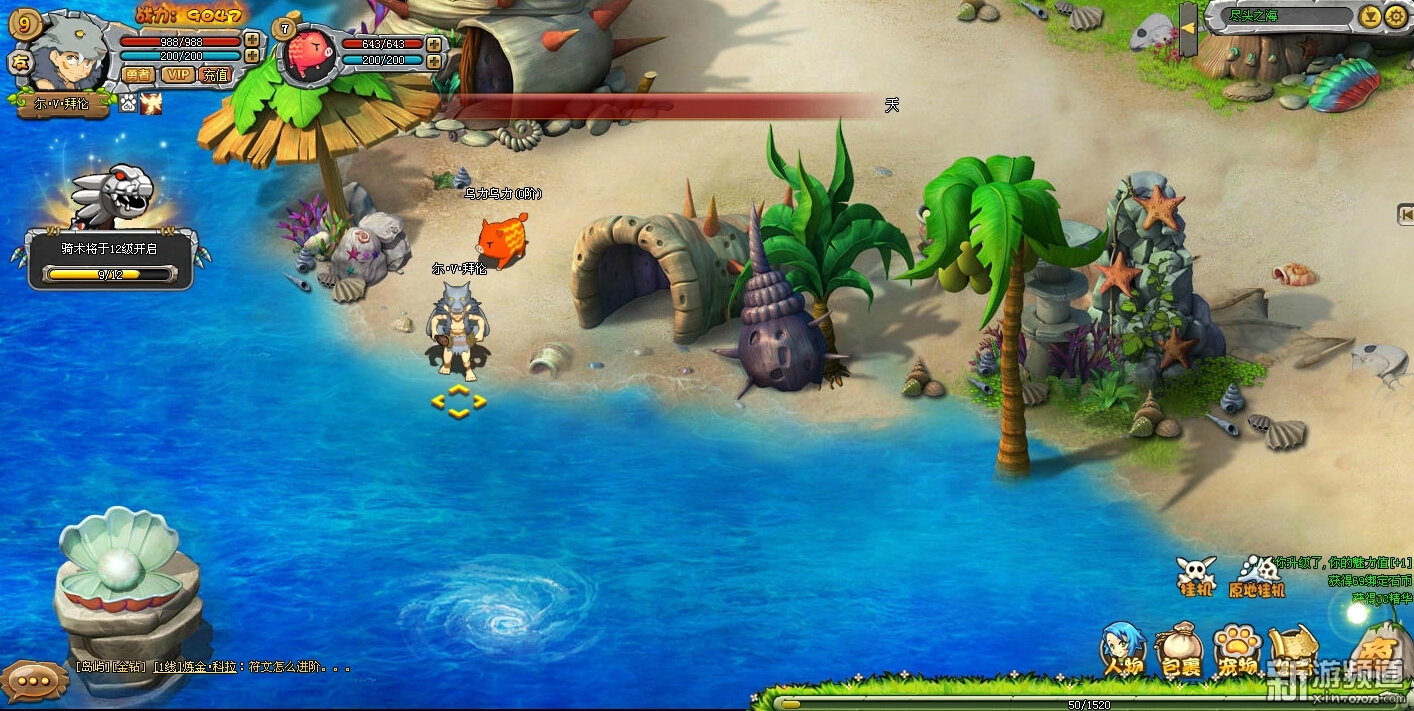The height and width of the screenshot is (711, 1414).
Task: Open the 包裹 bag inventory
Action: [x=1180, y=652]
